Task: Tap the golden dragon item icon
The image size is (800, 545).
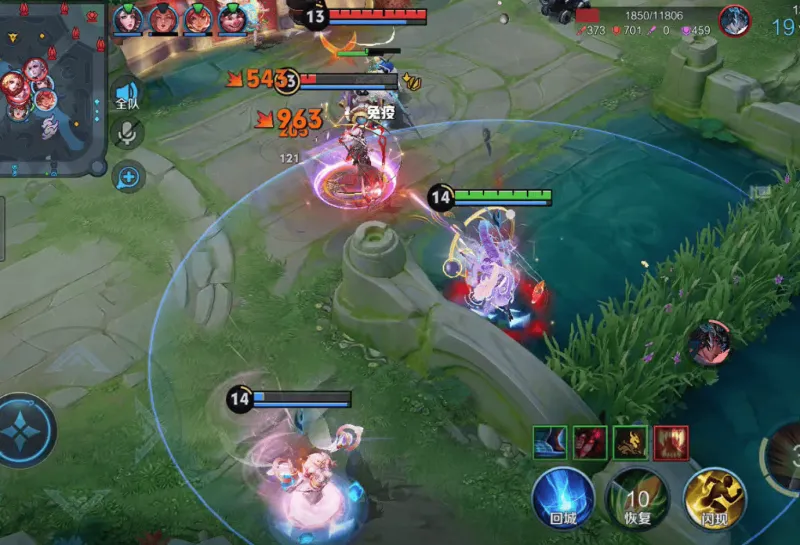Action: coord(629,442)
